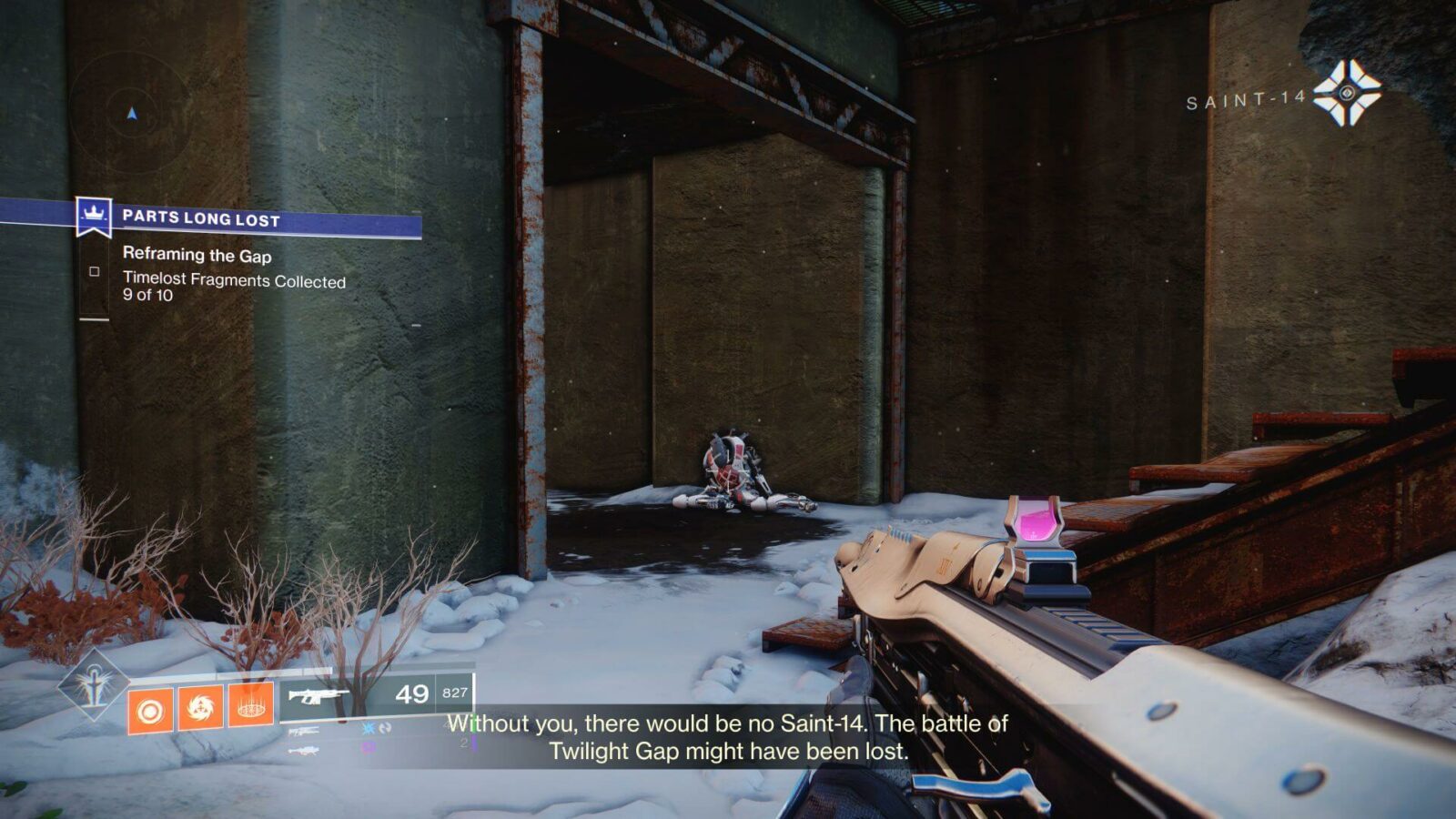The height and width of the screenshot is (819, 1456).
Task: Select the heavy weapon icon below the sniper
Action: point(302,750)
